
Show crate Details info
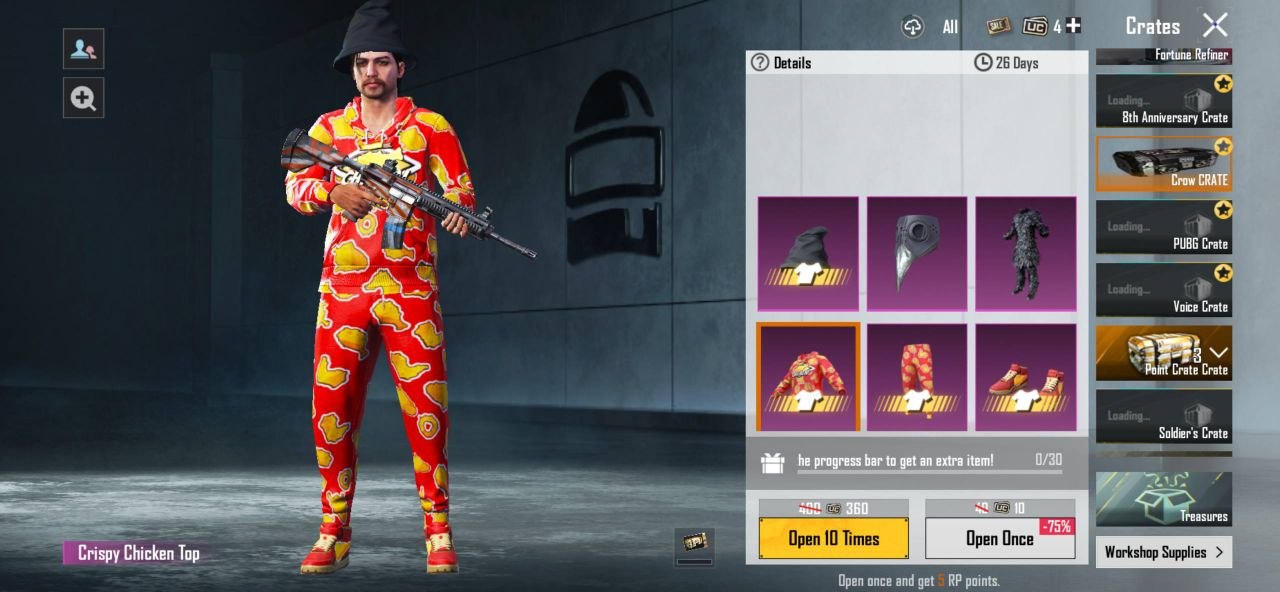pyautogui.click(x=781, y=63)
